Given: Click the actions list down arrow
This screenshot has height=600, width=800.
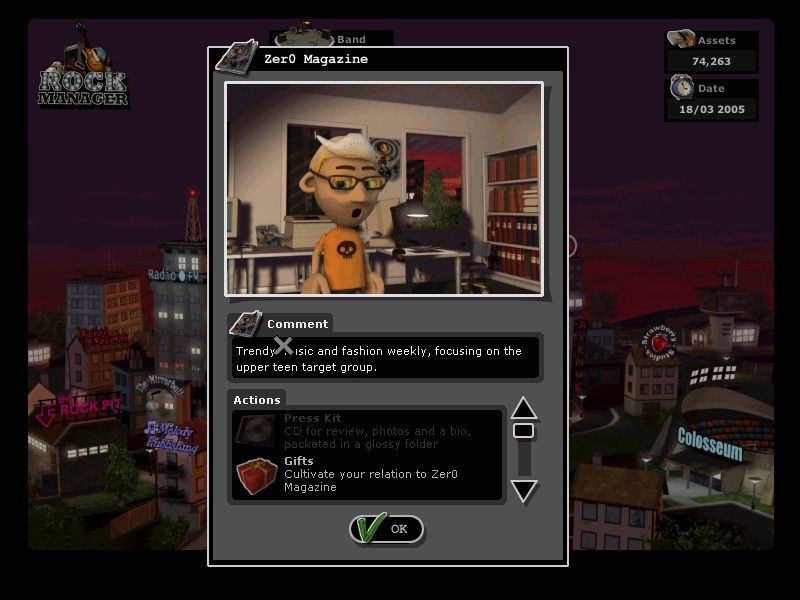Looking at the screenshot, I should tap(524, 490).
